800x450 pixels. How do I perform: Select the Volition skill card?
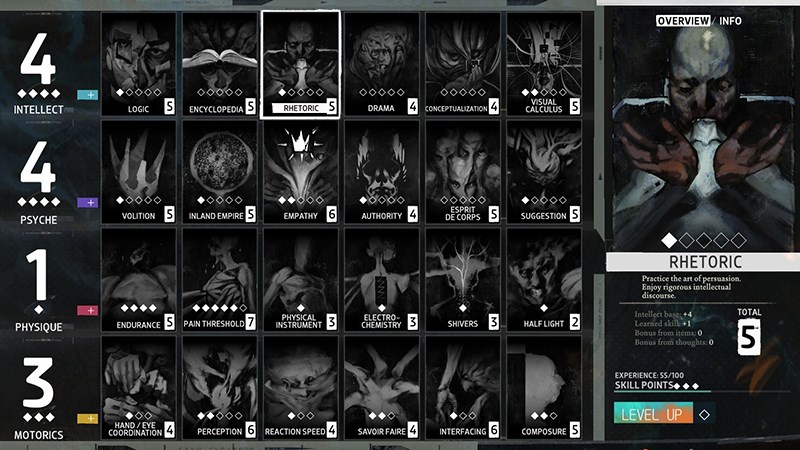[x=138, y=172]
